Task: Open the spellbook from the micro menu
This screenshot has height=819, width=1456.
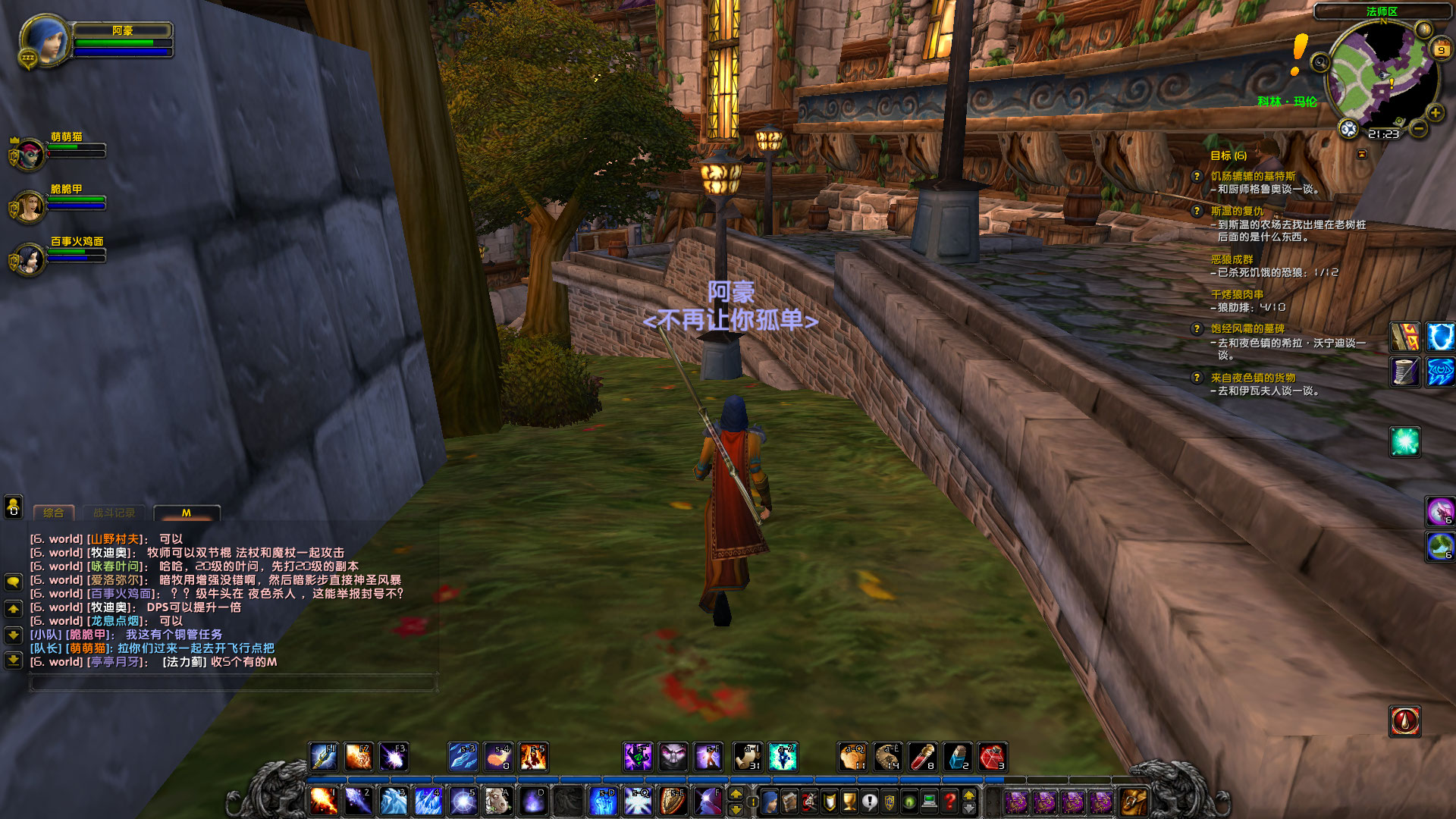Action: coord(789,800)
